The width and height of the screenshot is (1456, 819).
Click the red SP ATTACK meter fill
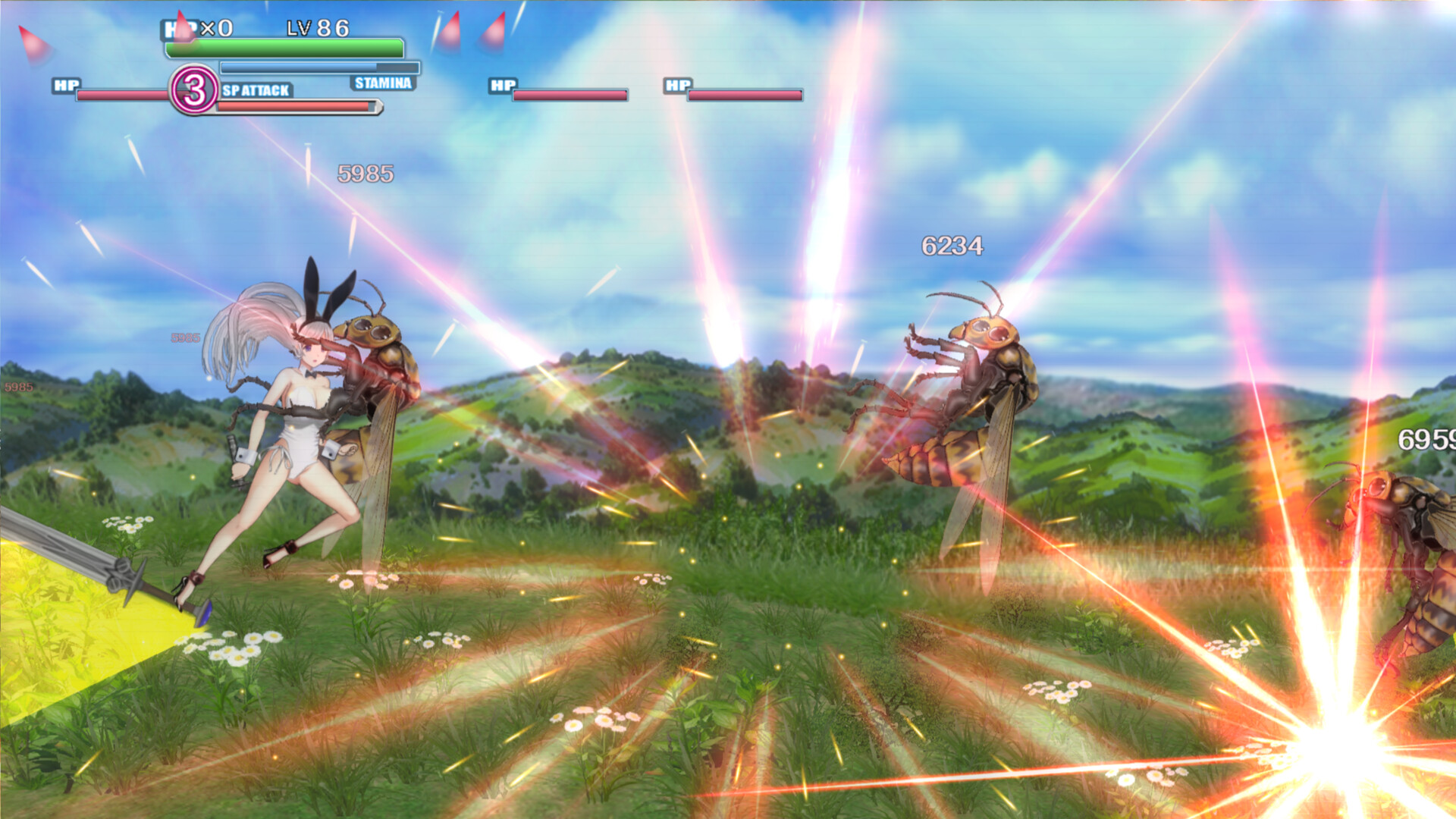292,106
